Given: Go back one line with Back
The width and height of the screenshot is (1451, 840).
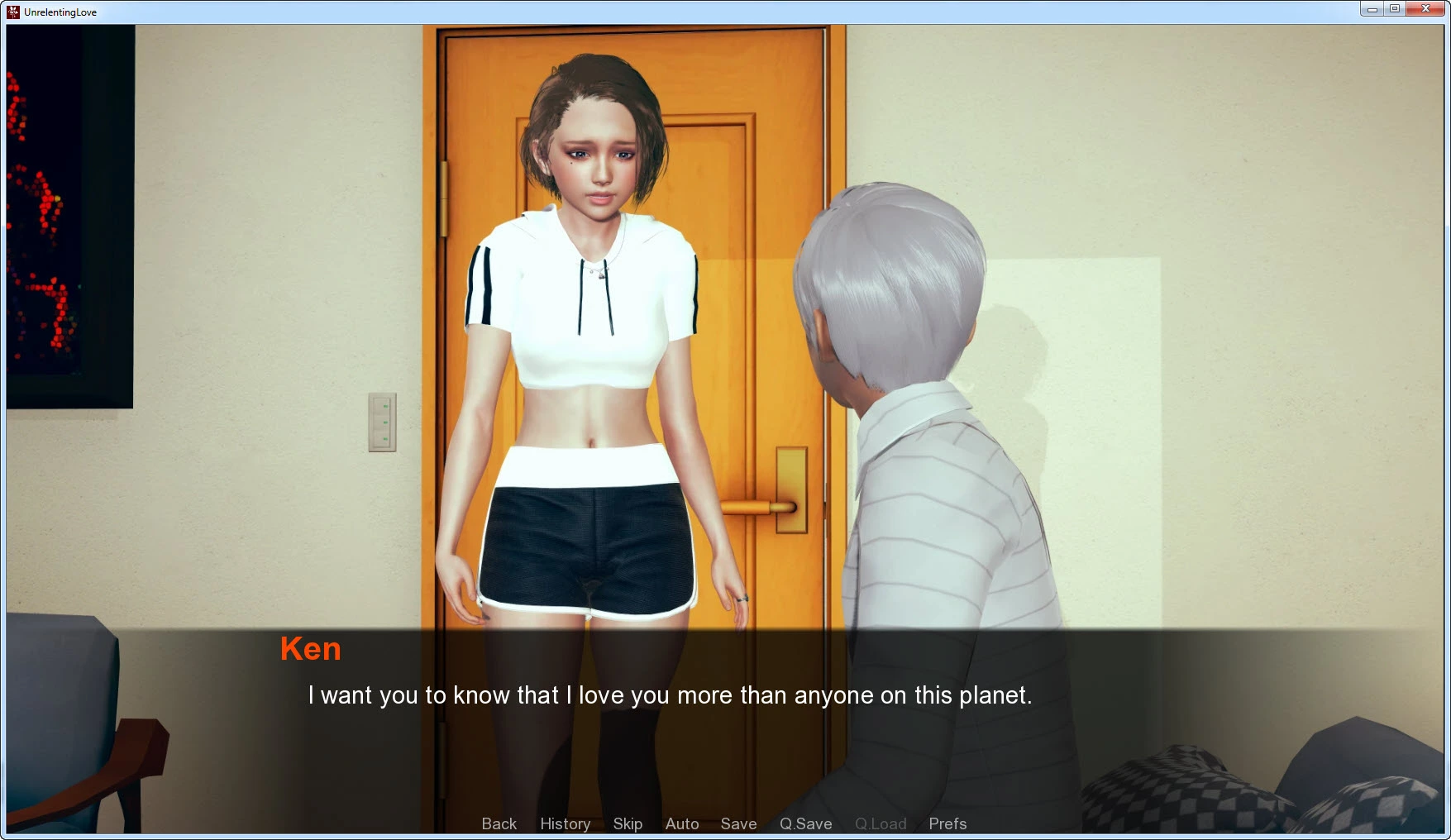Looking at the screenshot, I should pyautogui.click(x=499, y=823).
